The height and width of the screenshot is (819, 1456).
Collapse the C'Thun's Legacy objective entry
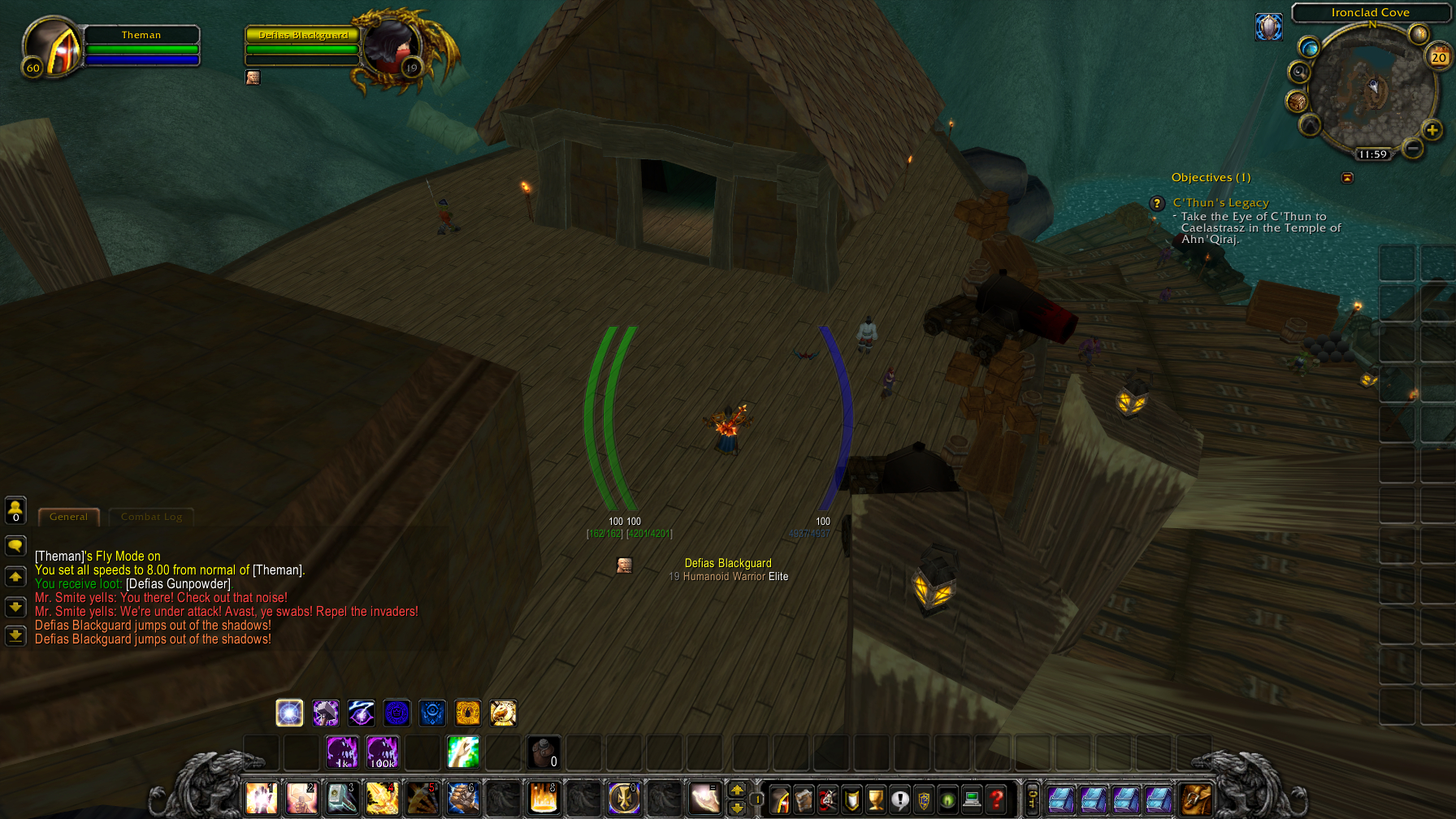tap(1347, 177)
